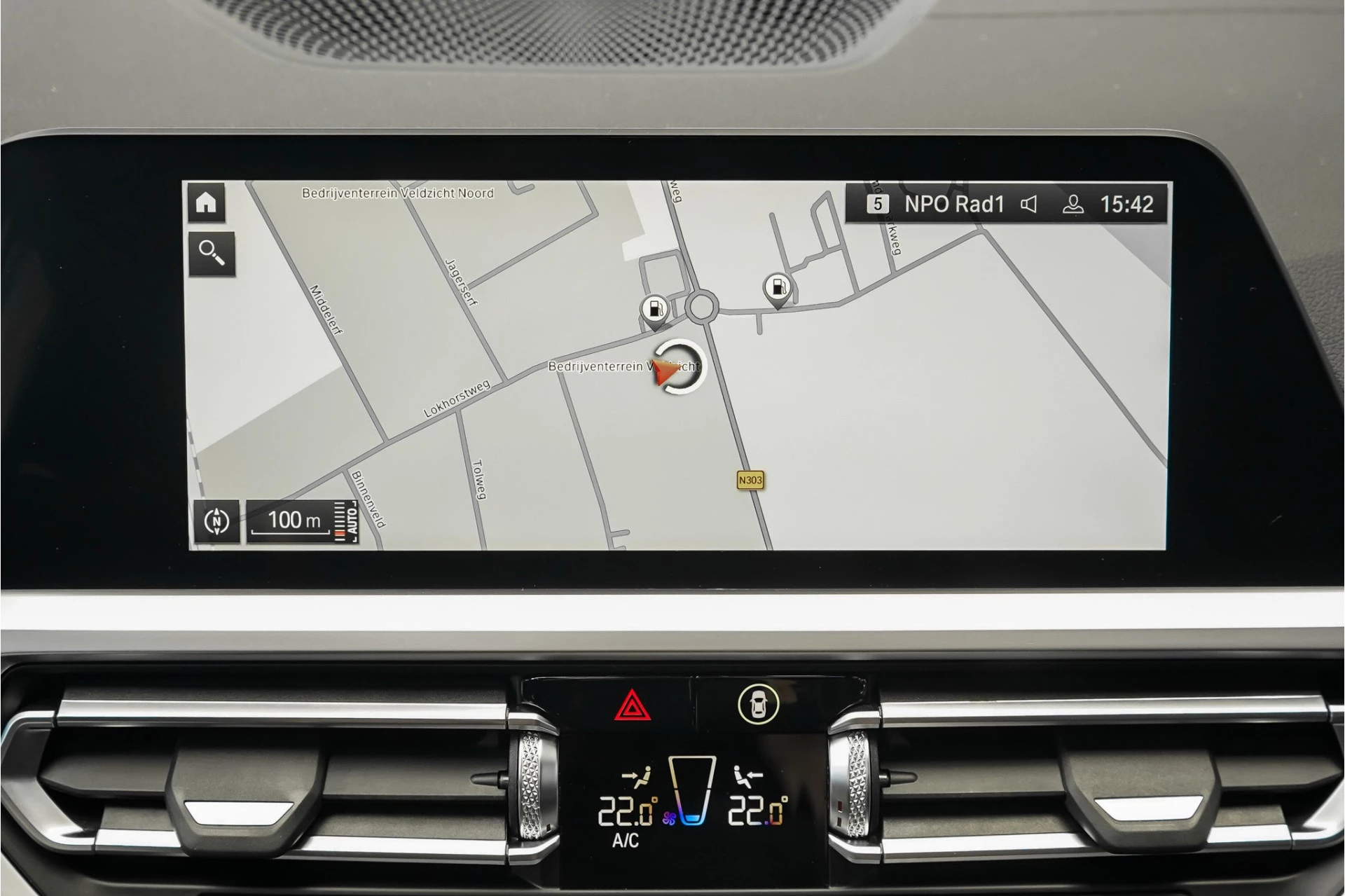Tap the N303 road shield on map
The width and height of the screenshot is (1345, 896).
point(750,480)
